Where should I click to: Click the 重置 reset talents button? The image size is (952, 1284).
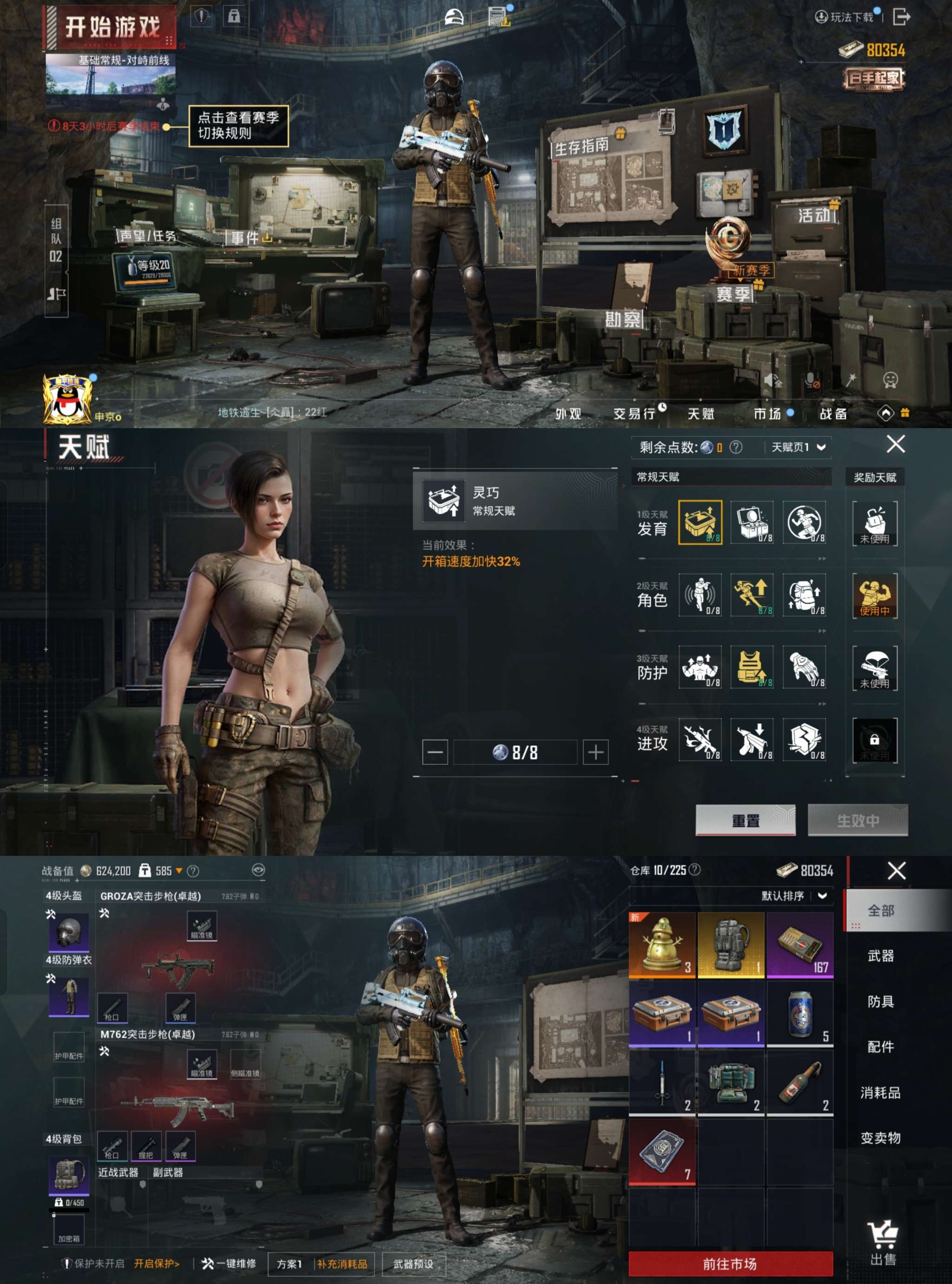(x=745, y=820)
